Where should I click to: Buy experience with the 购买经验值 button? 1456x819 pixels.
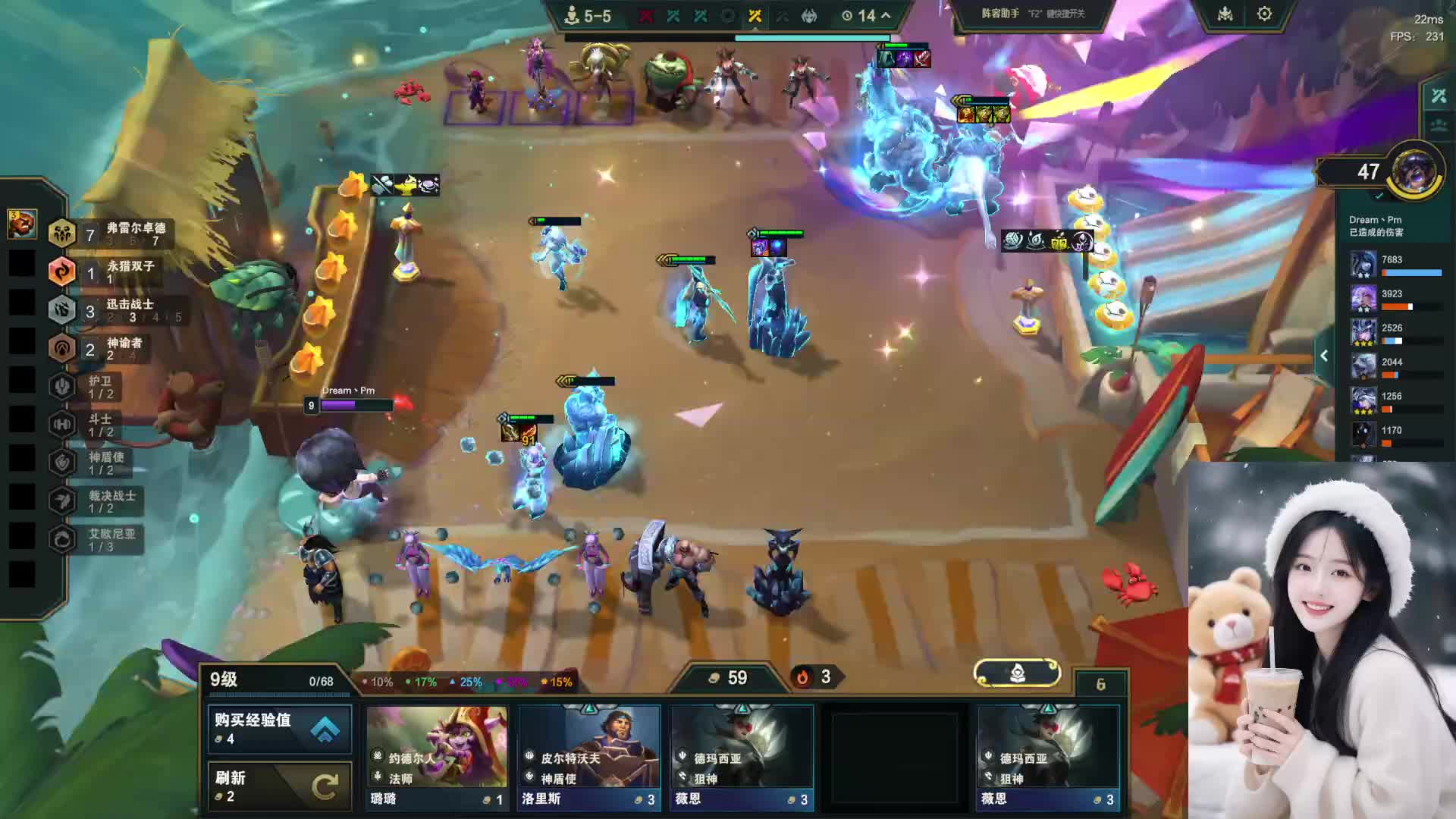coord(279,729)
